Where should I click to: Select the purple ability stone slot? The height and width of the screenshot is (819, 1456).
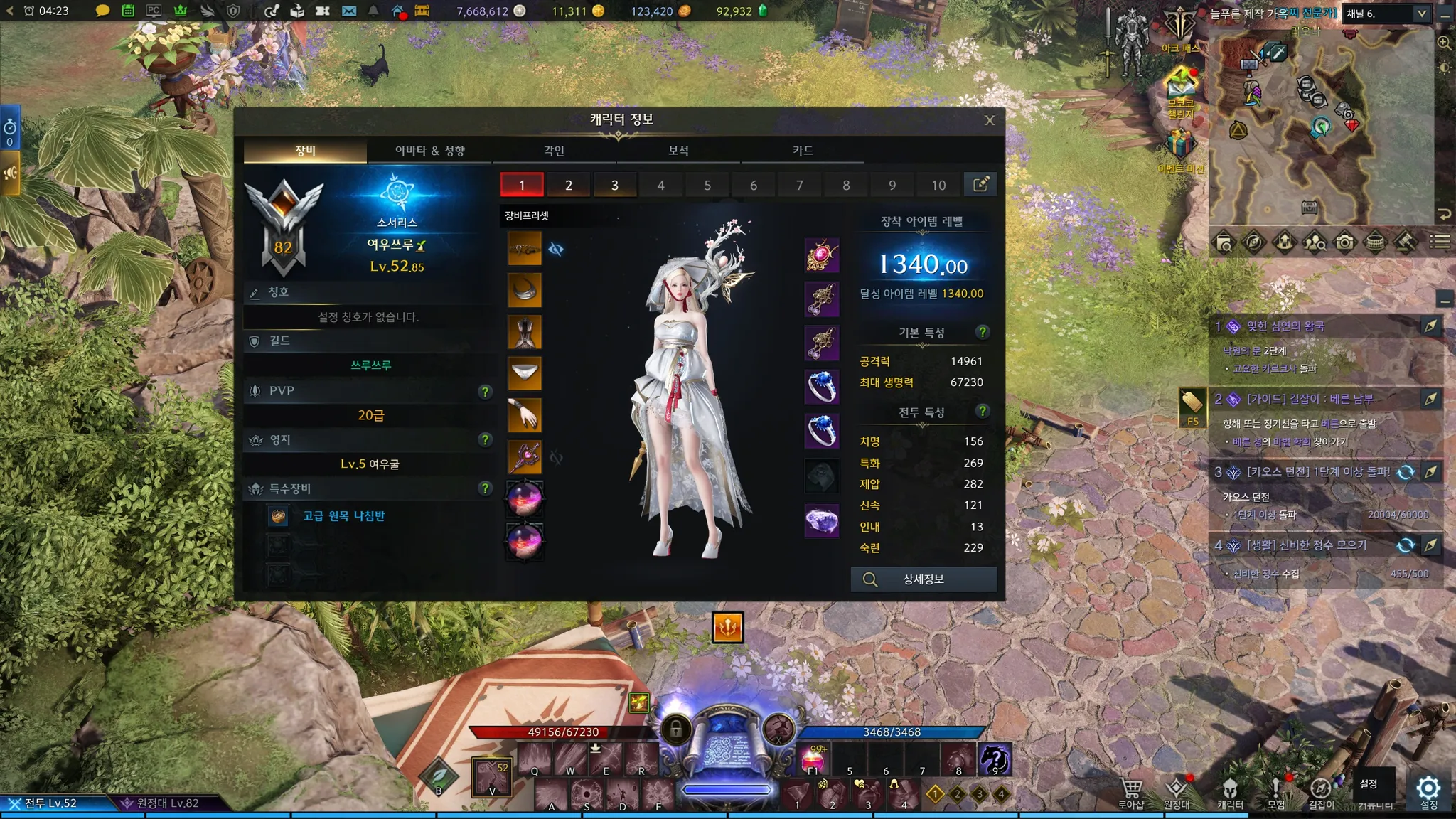tap(822, 520)
